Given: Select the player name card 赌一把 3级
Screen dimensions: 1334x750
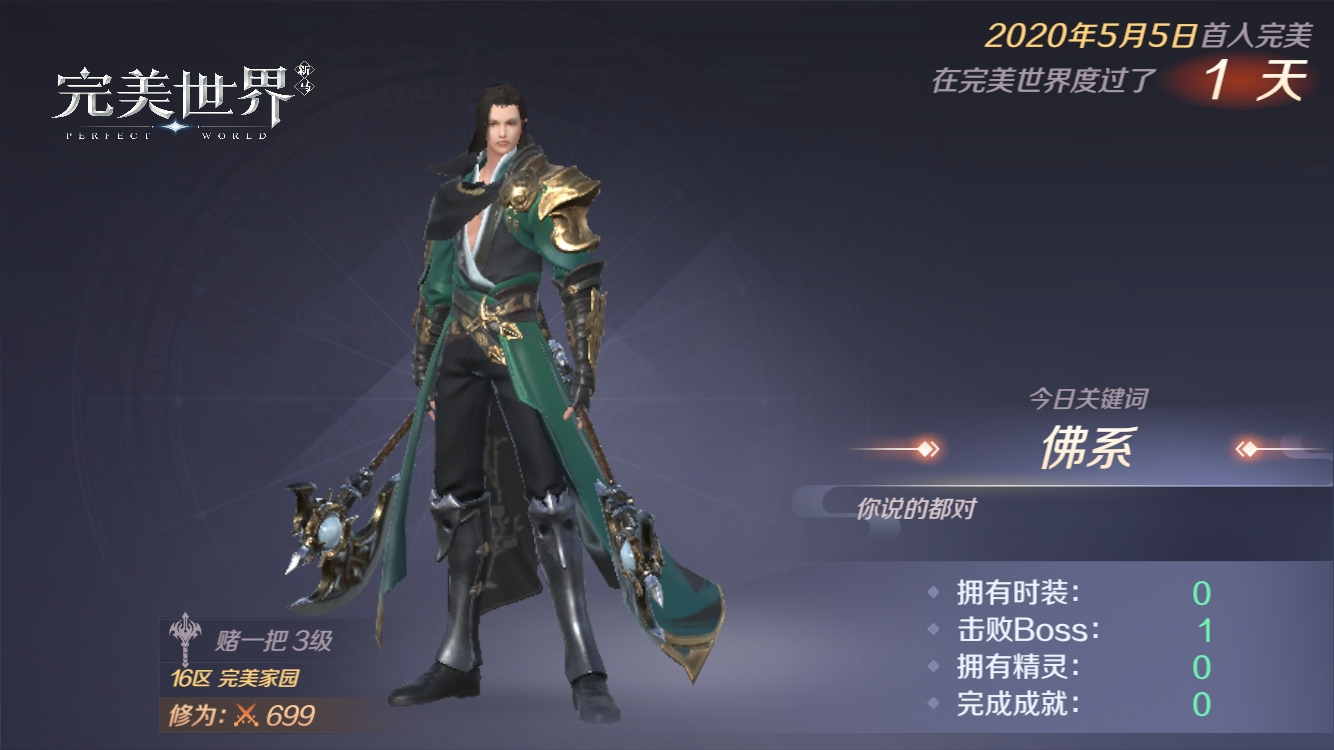Looking at the screenshot, I should 260,640.
